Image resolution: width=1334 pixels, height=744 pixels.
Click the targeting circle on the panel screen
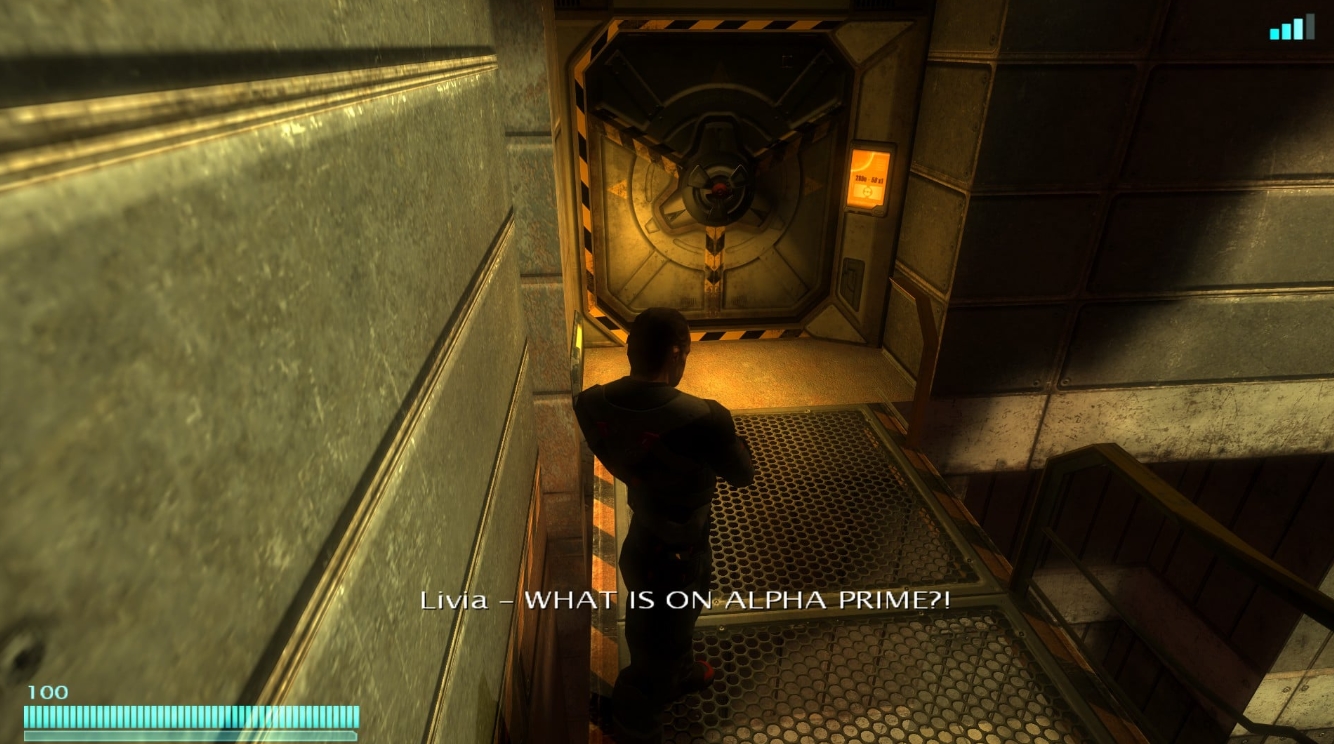[x=867, y=192]
